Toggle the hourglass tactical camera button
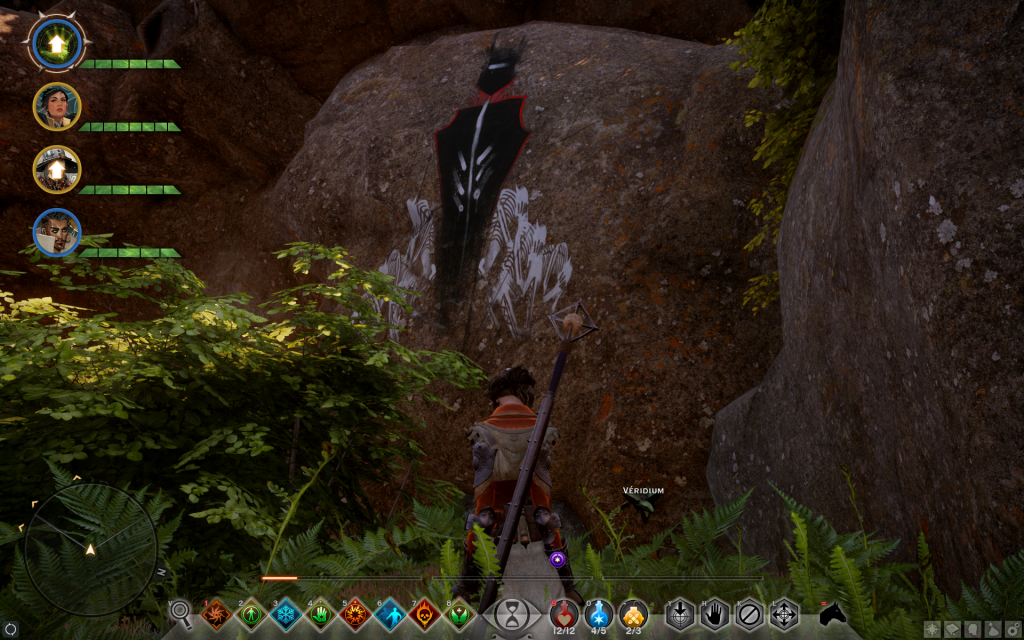1024x640 pixels. 512,612
